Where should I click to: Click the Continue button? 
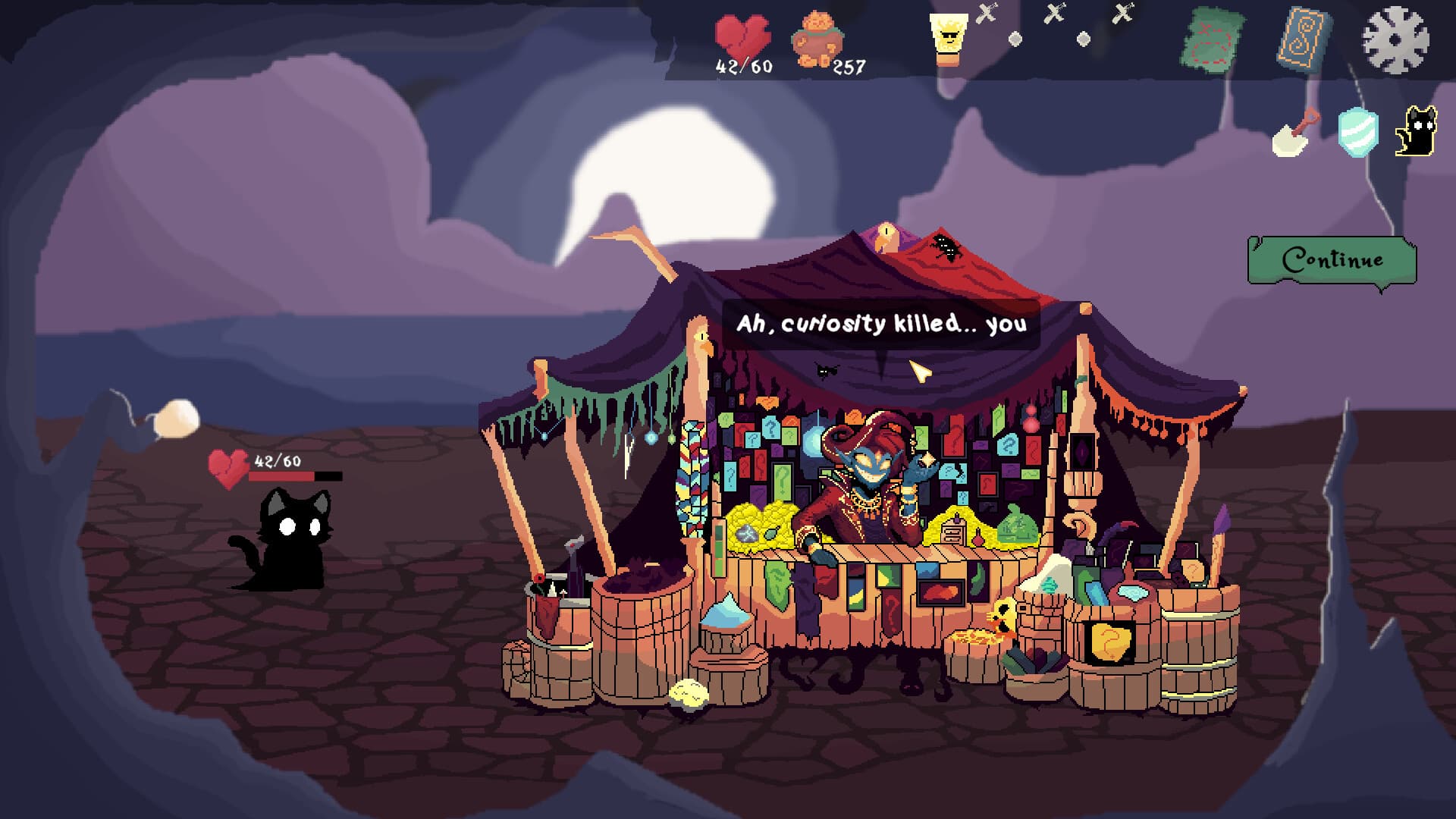point(1332,260)
